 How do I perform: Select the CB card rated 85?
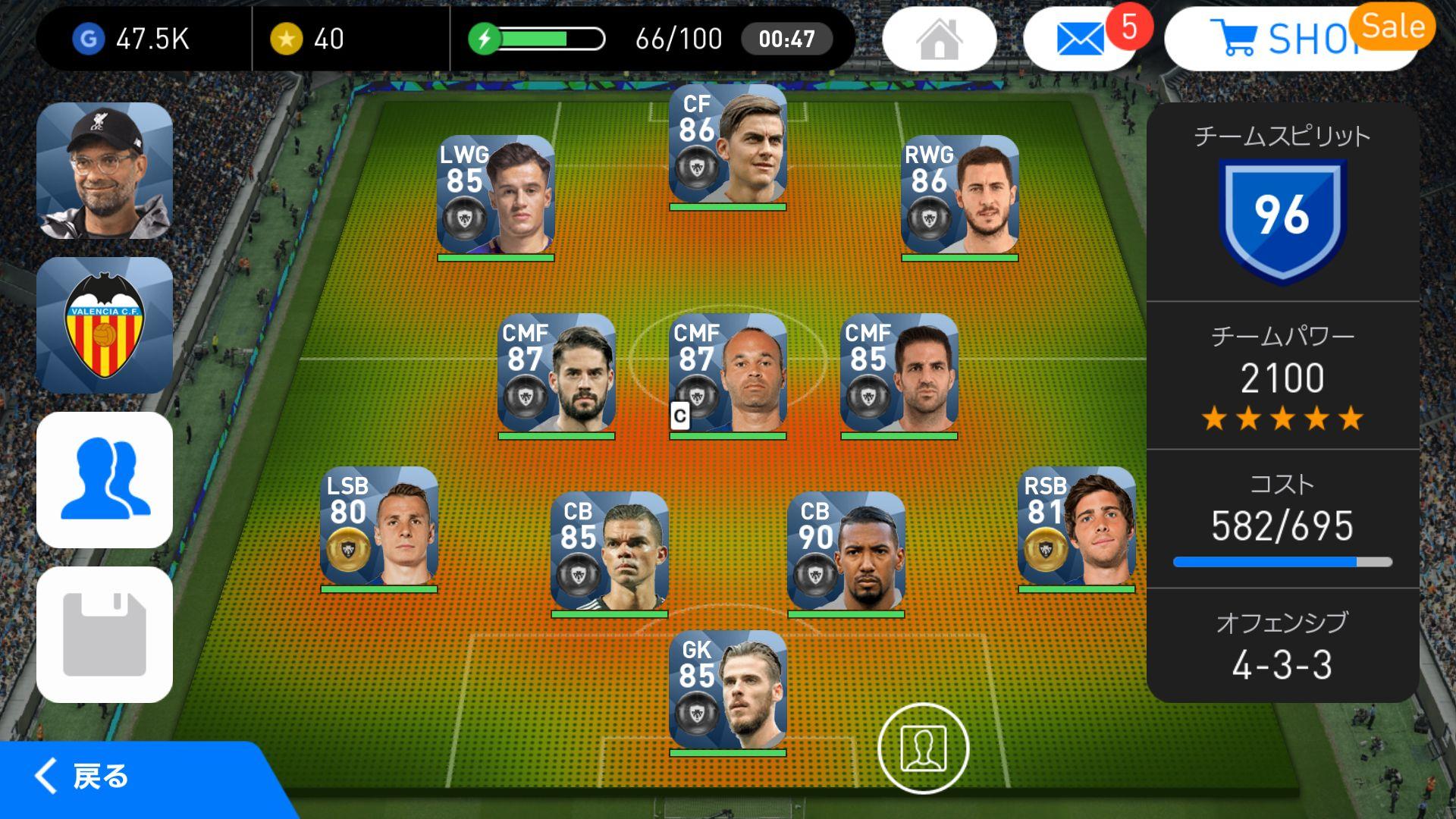[x=609, y=552]
